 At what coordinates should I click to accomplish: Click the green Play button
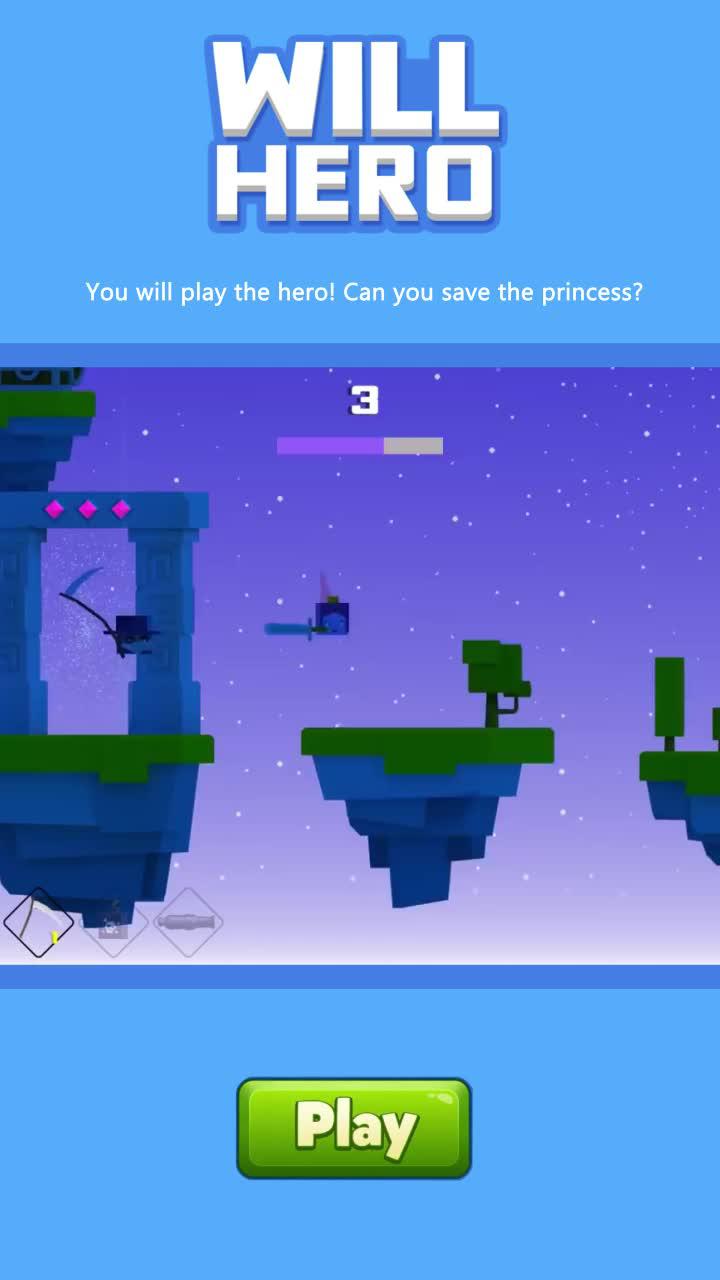[x=354, y=1127]
